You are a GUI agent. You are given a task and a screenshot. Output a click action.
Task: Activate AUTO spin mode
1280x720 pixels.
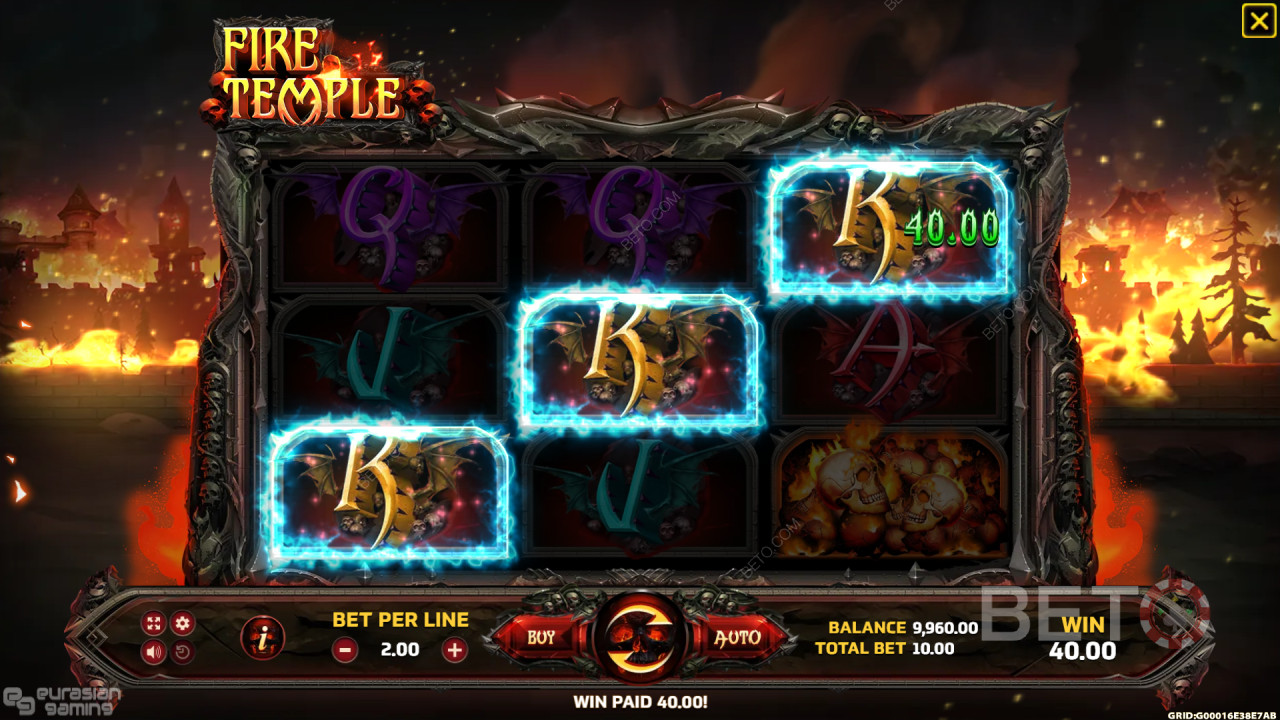(x=738, y=636)
